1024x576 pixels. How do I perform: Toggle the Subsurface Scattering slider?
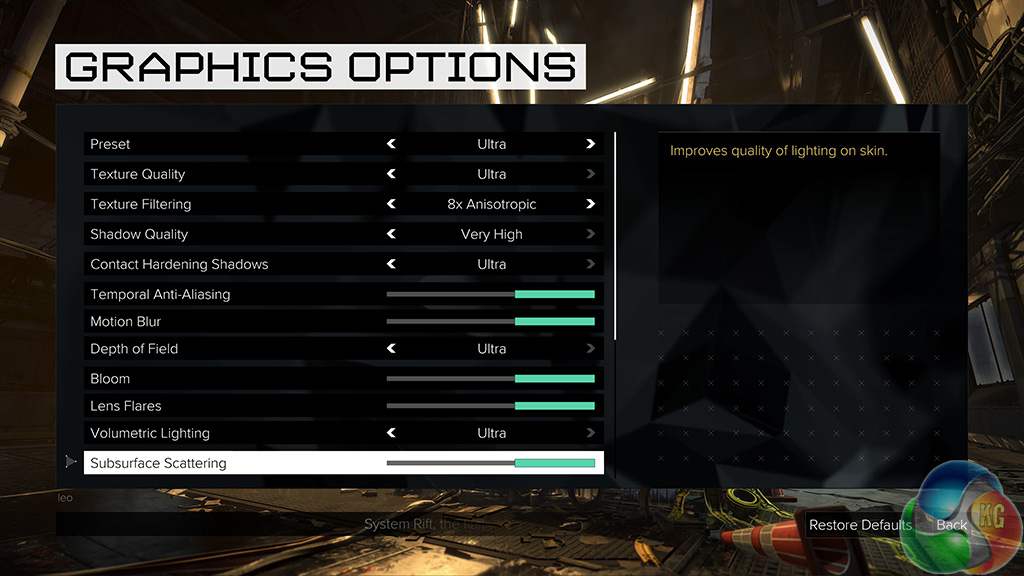490,463
